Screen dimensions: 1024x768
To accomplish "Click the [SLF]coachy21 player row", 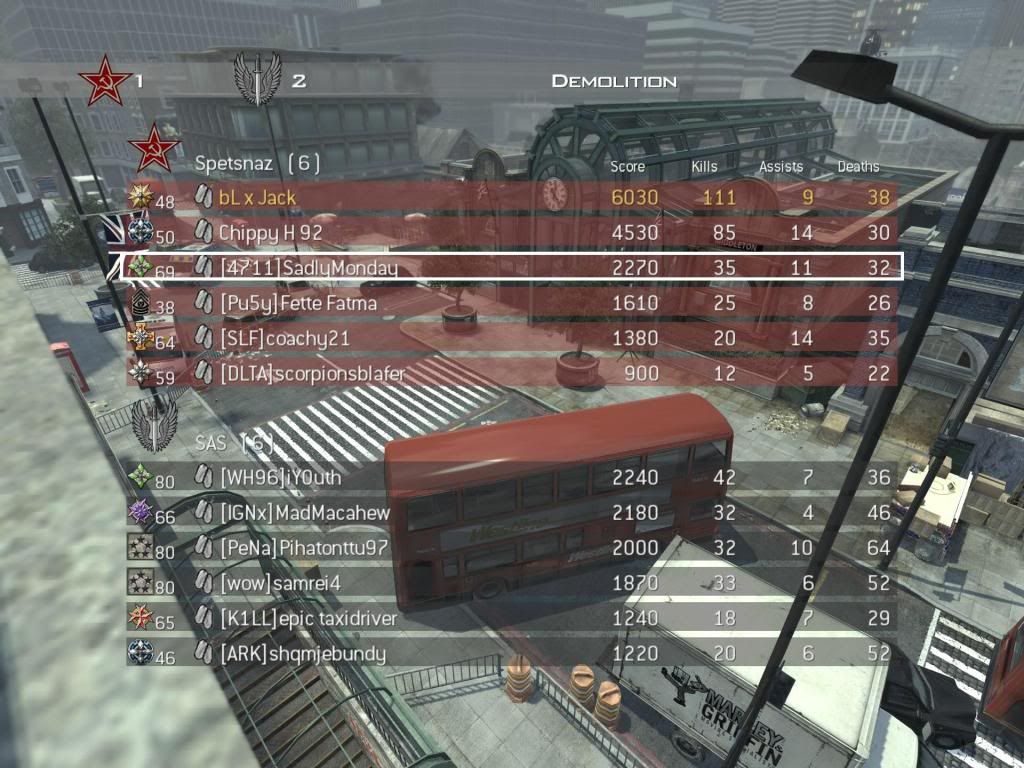I will coord(510,338).
